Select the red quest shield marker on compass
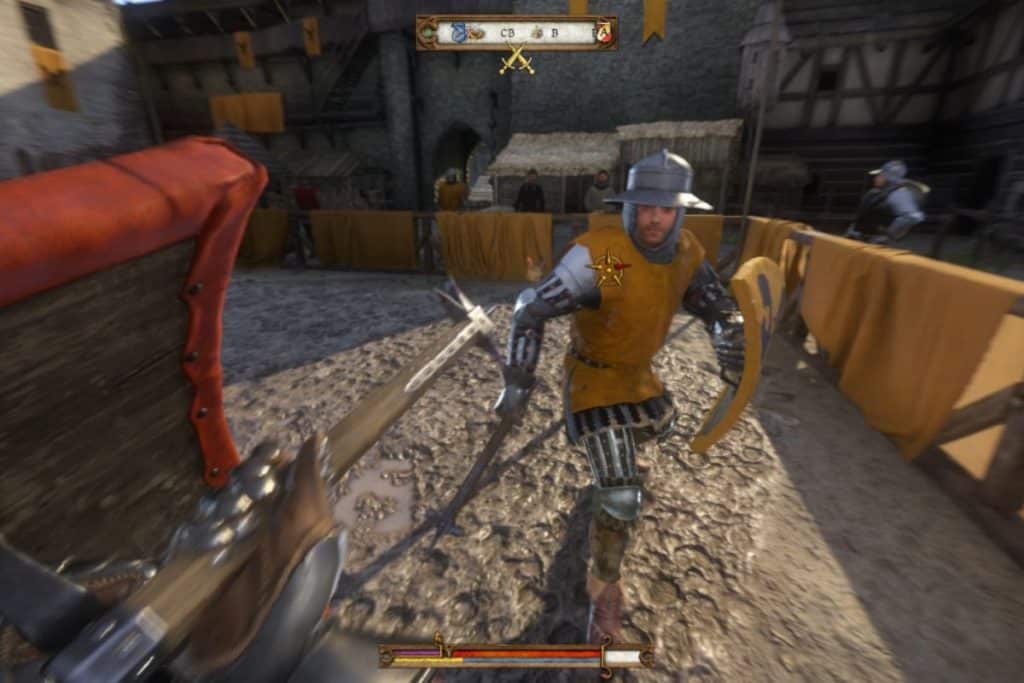This screenshot has height=683, width=1024. pos(603,33)
